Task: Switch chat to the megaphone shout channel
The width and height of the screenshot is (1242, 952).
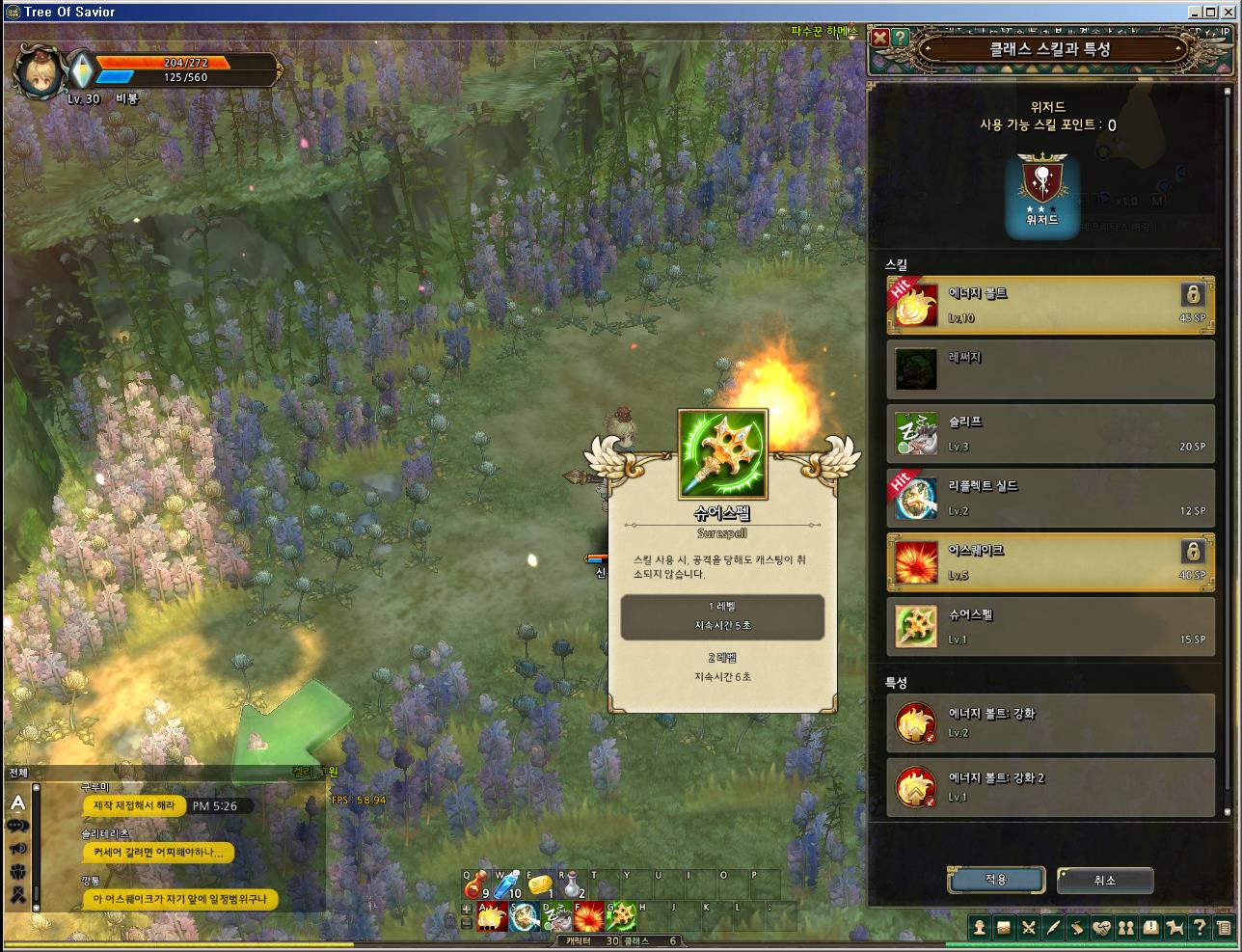Action: point(17,849)
